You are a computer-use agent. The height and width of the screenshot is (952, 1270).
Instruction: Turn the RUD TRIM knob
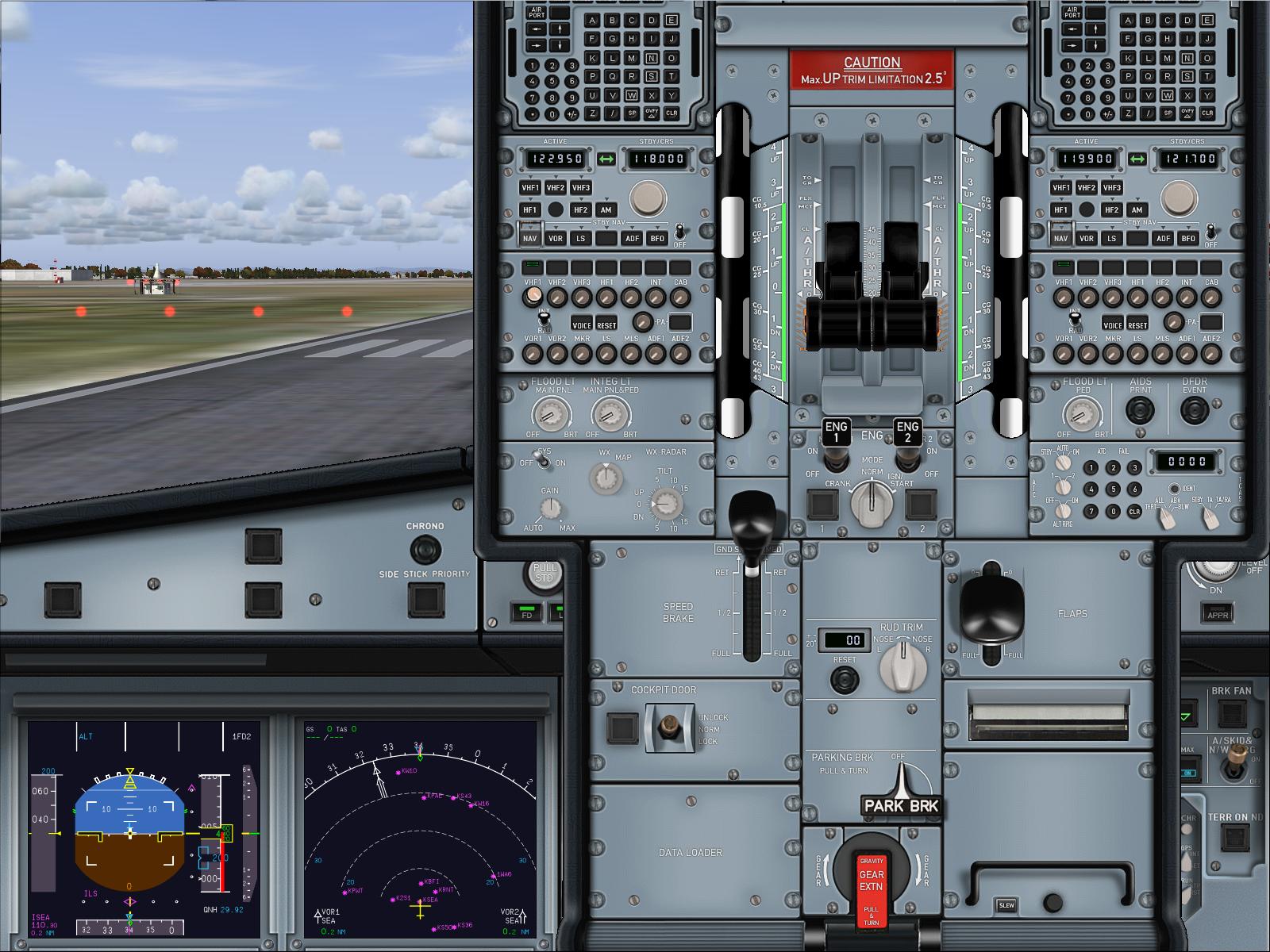pos(902,665)
